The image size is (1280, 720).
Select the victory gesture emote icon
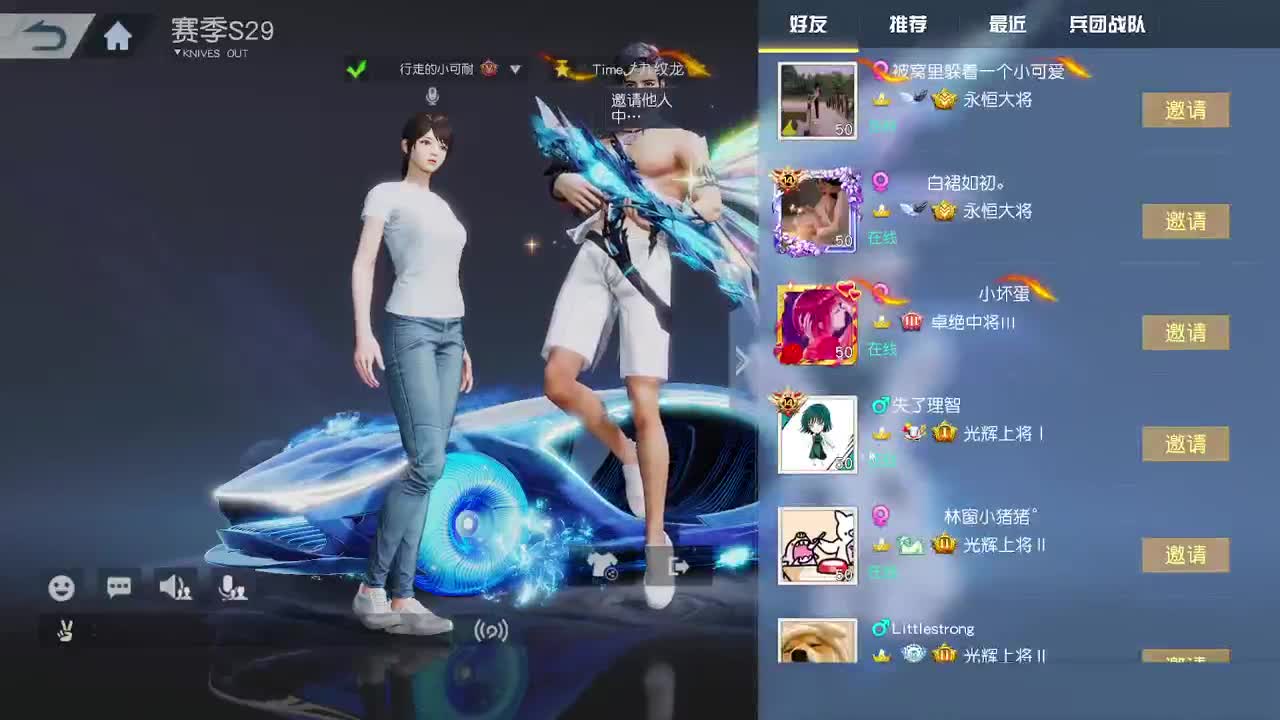63,632
